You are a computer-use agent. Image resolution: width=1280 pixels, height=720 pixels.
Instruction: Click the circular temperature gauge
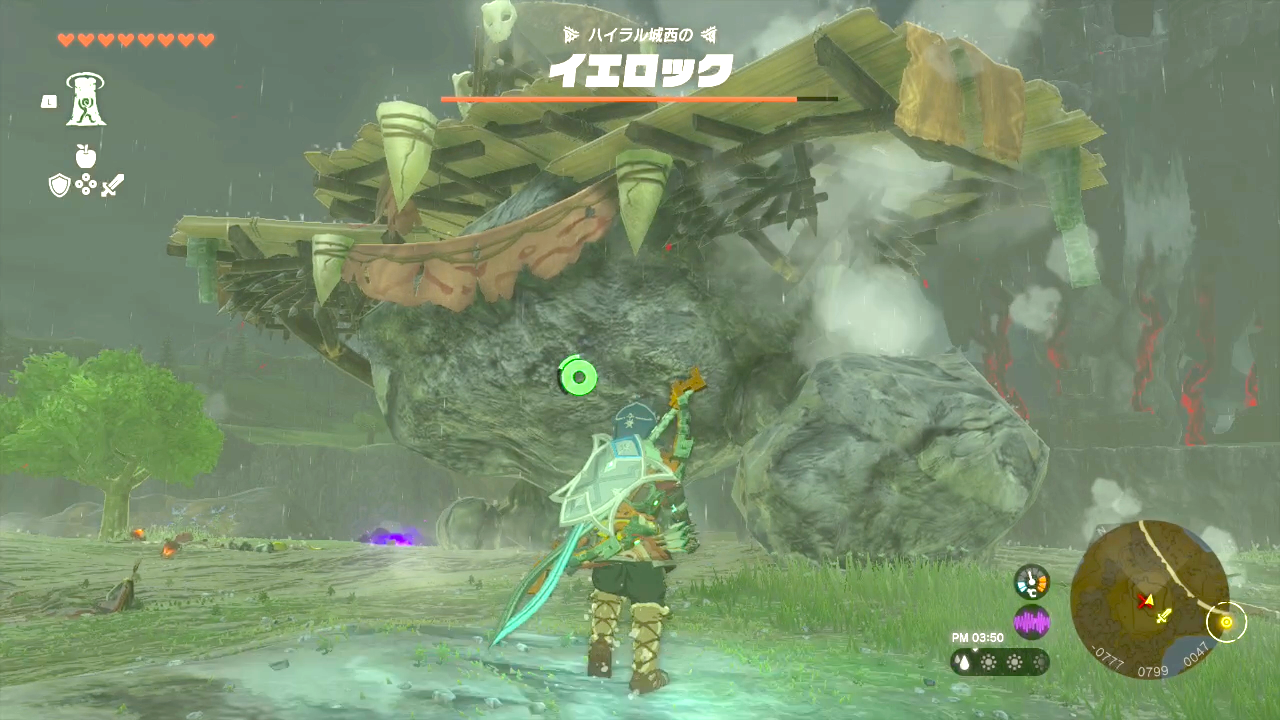(1032, 580)
